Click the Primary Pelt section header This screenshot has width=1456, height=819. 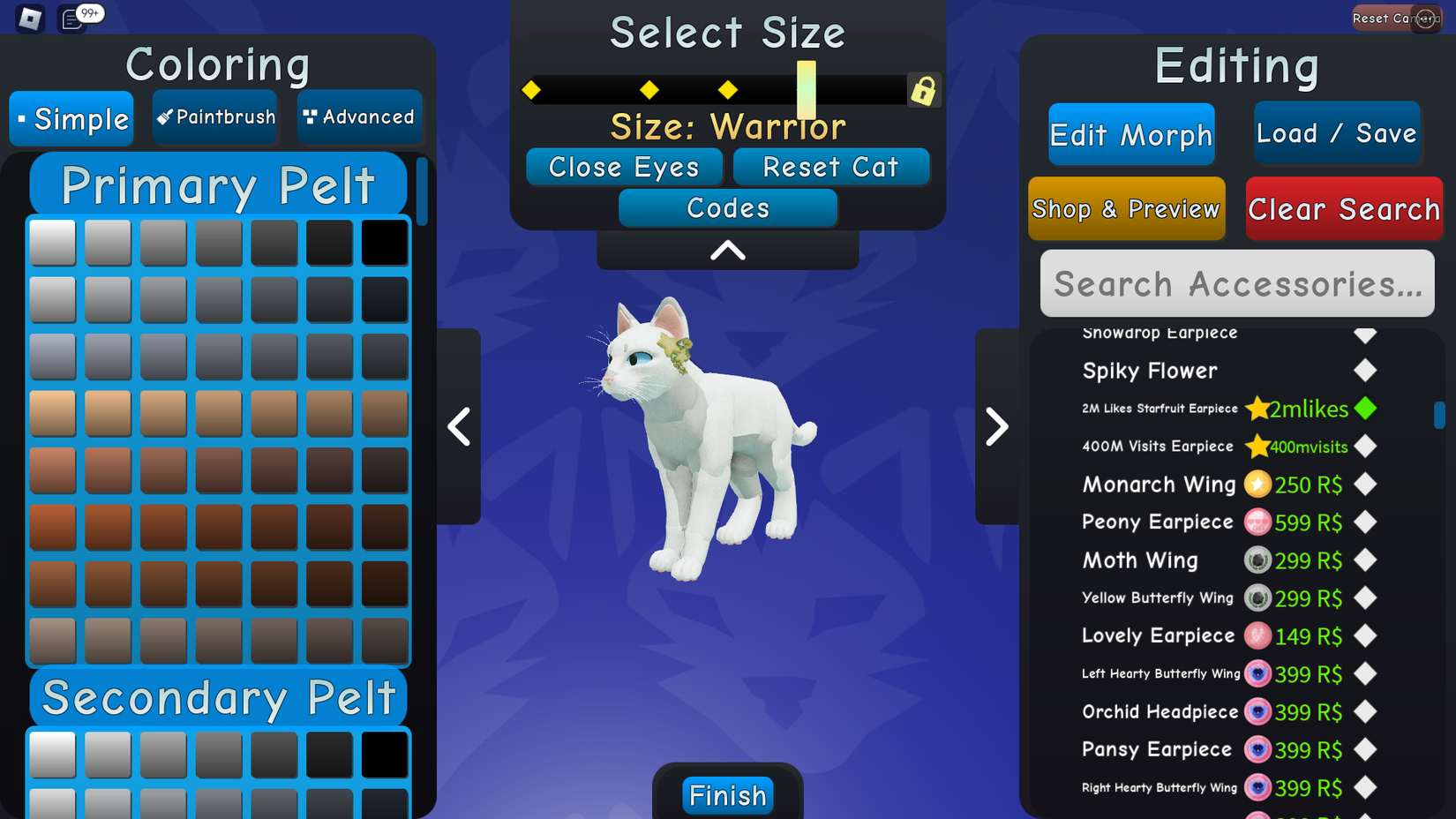(x=217, y=184)
